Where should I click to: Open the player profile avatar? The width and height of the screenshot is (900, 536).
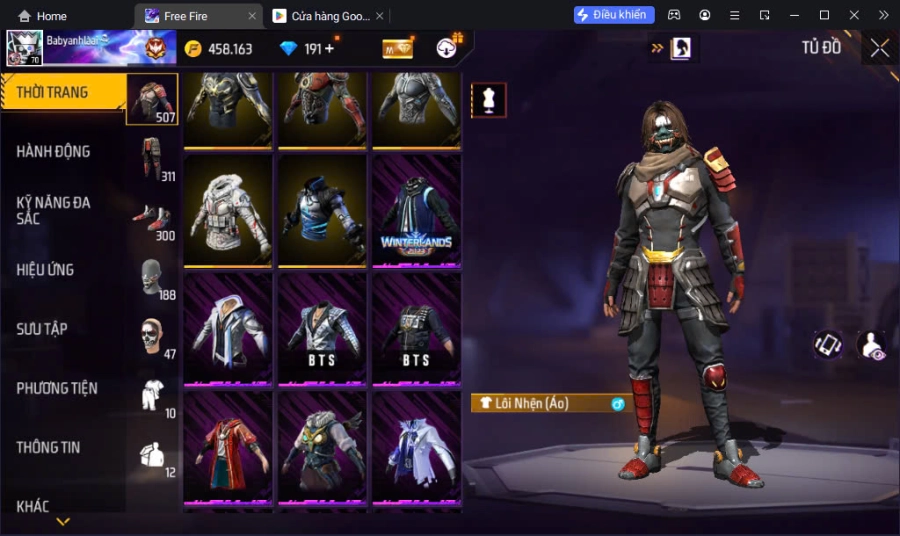click(x=25, y=47)
